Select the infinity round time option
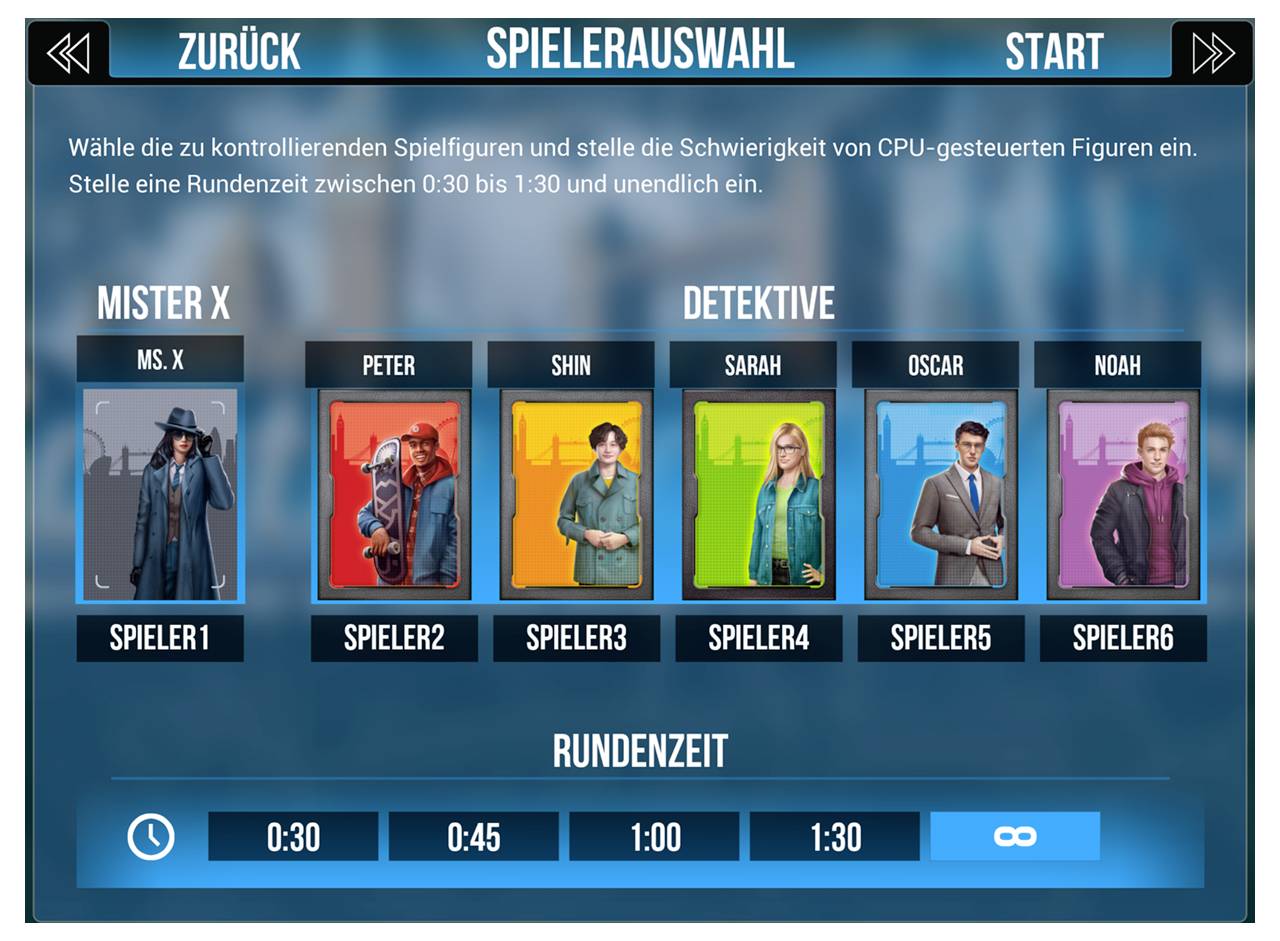Image resolution: width=1280 pixels, height=941 pixels. pos(1015,838)
